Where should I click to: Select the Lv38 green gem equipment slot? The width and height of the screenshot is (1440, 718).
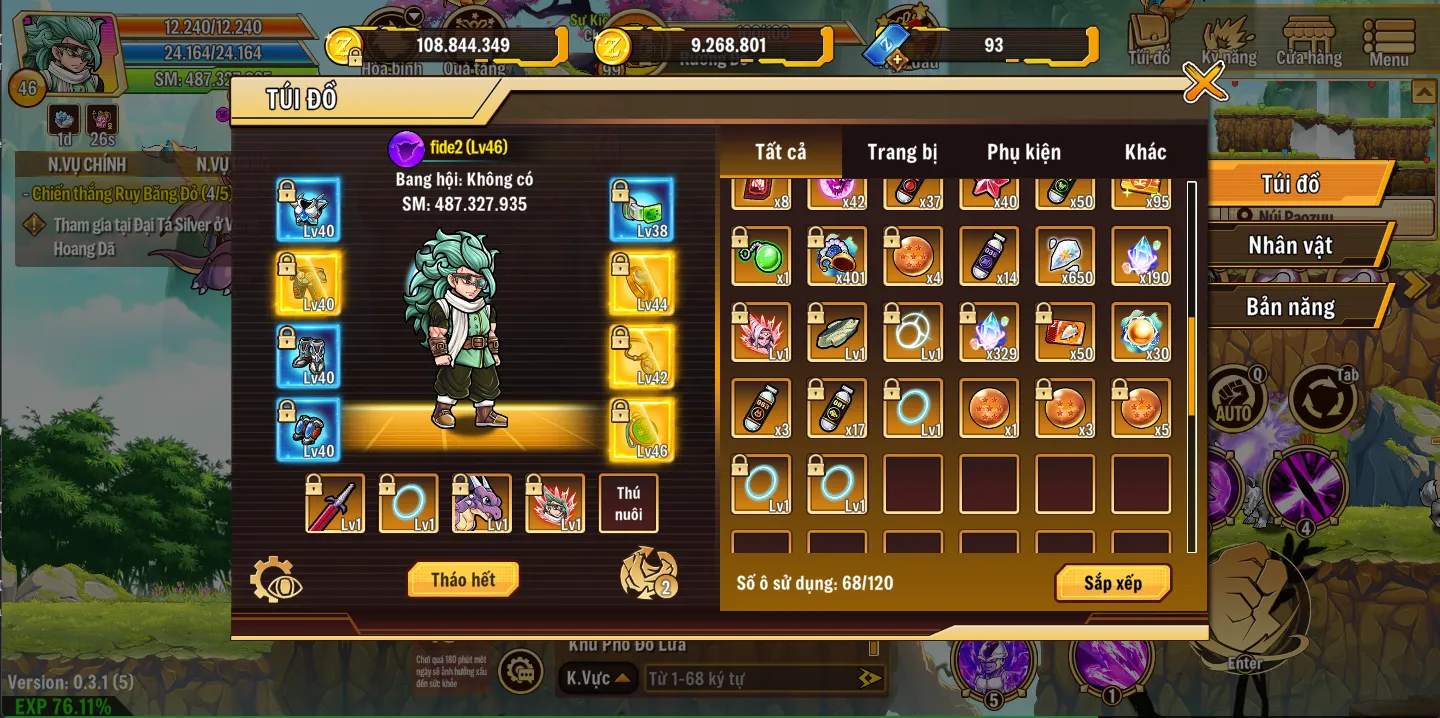[641, 210]
